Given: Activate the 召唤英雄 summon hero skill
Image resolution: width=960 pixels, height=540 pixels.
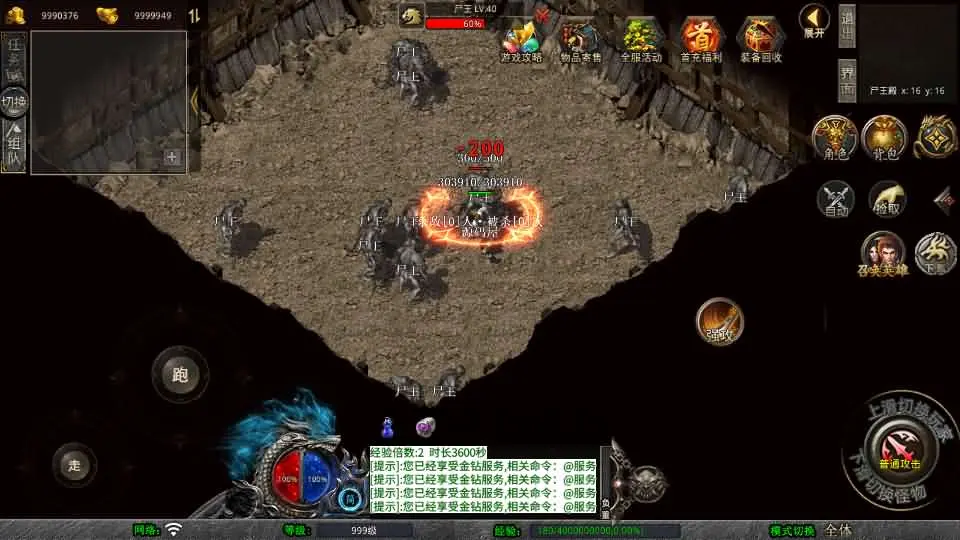Looking at the screenshot, I should (x=883, y=254).
